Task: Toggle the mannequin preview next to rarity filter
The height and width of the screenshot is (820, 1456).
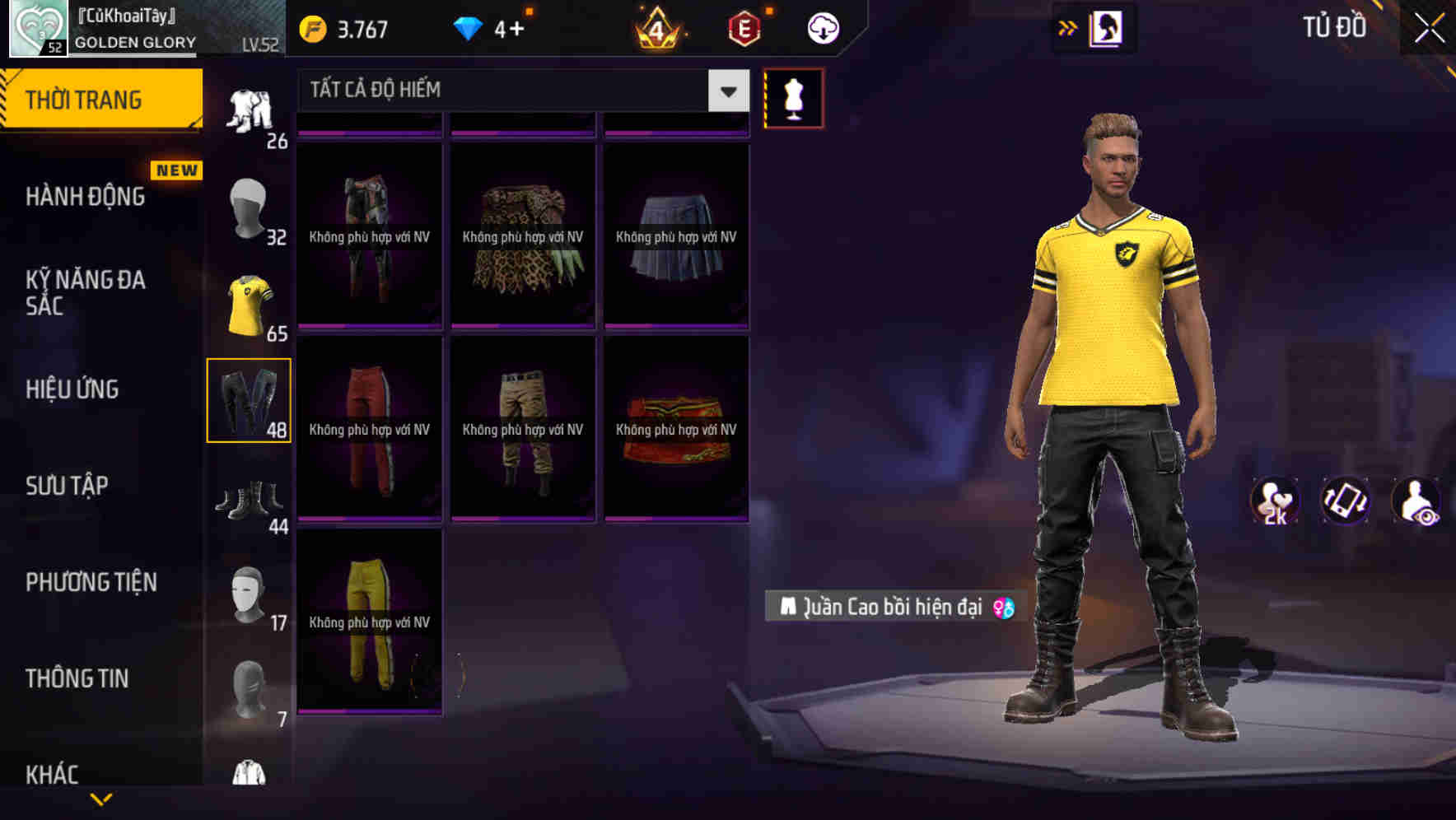Action: (x=793, y=99)
